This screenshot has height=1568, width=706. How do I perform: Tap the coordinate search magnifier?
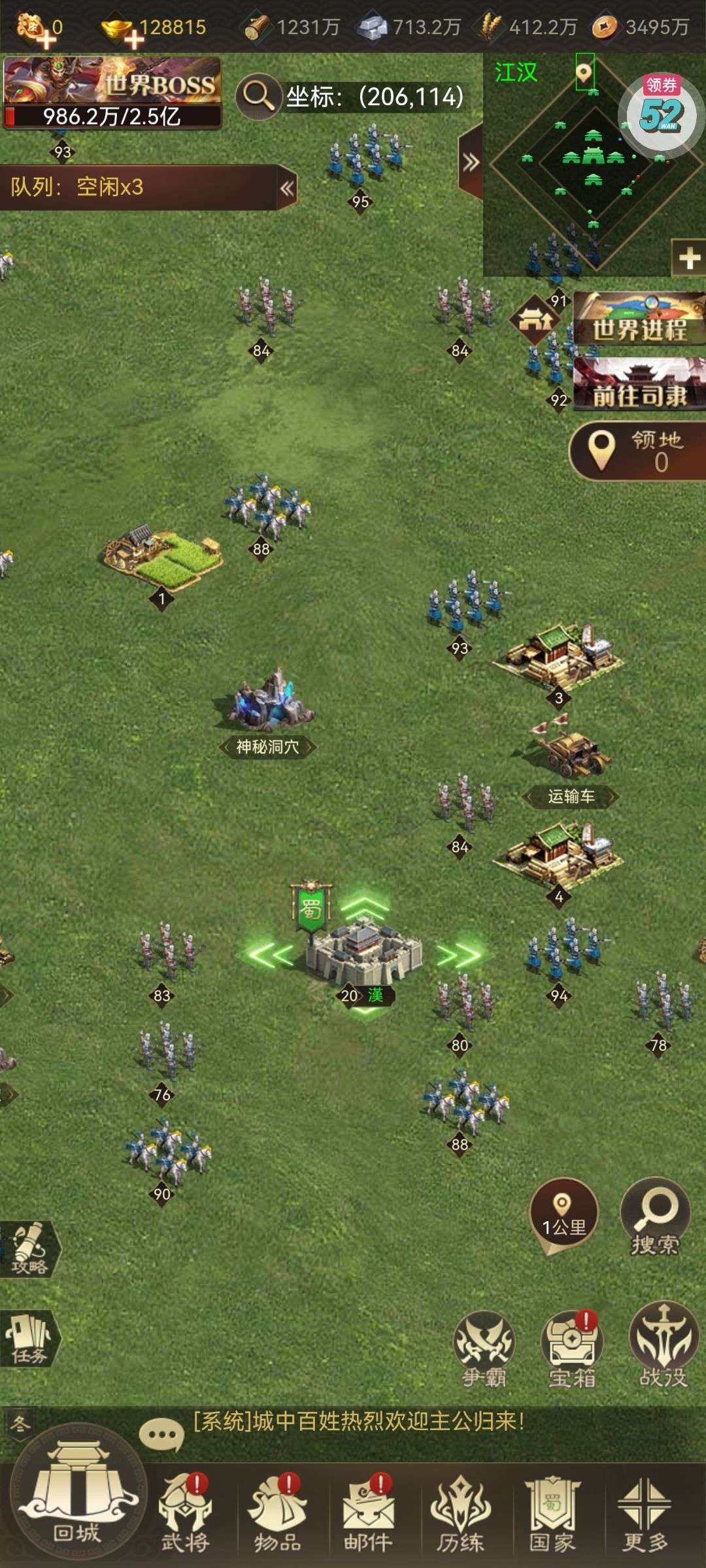point(258,96)
